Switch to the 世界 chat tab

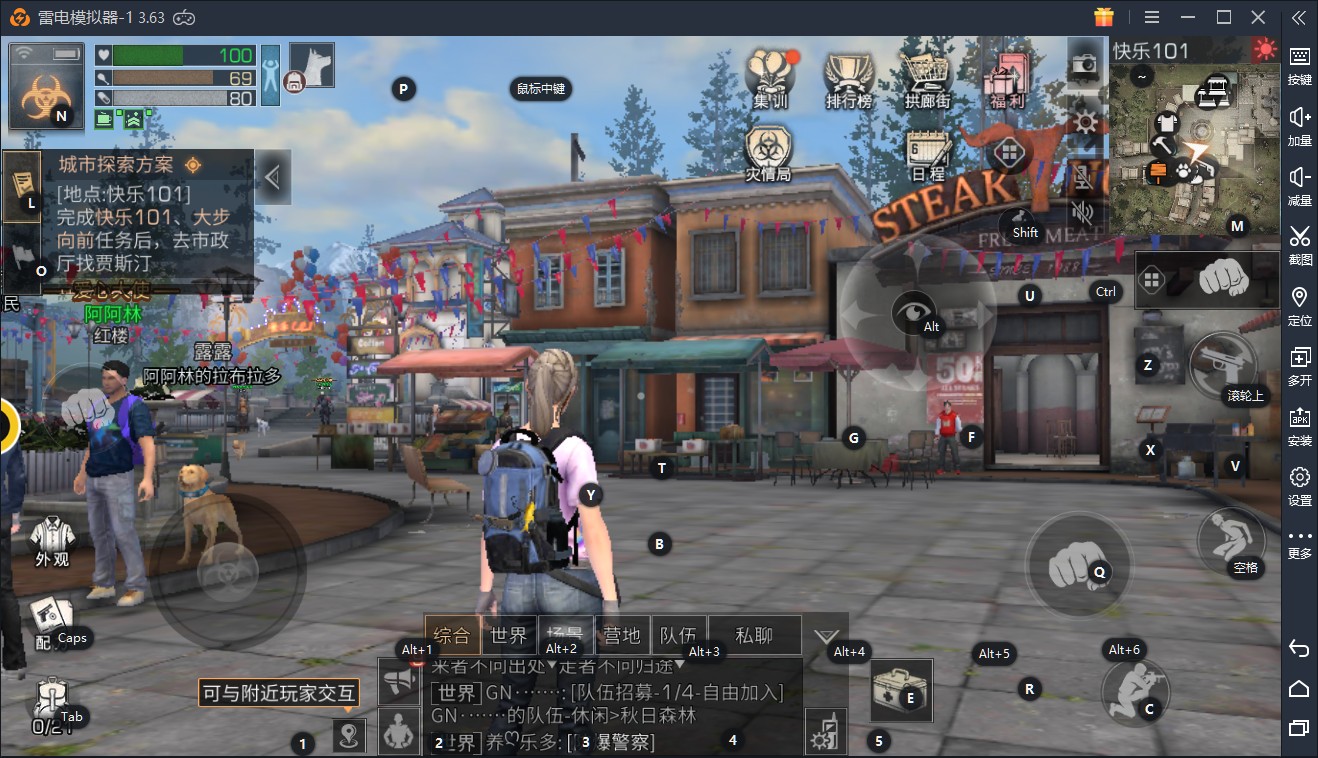click(x=509, y=635)
